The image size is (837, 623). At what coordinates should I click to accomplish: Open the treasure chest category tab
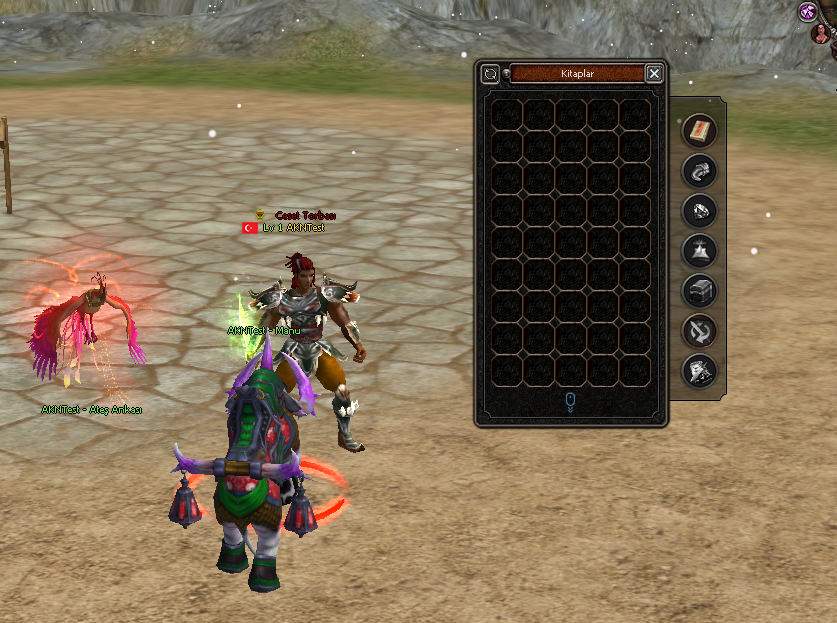(699, 291)
